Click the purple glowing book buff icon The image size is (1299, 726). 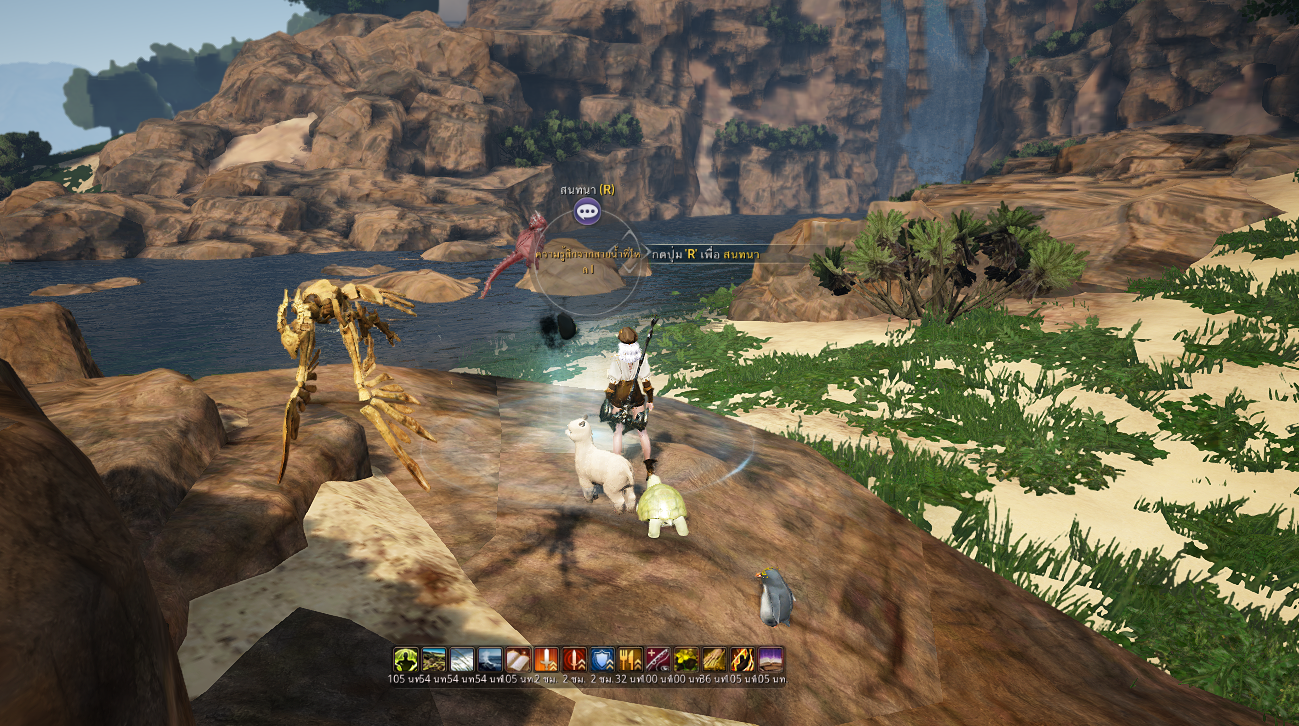coord(769,659)
